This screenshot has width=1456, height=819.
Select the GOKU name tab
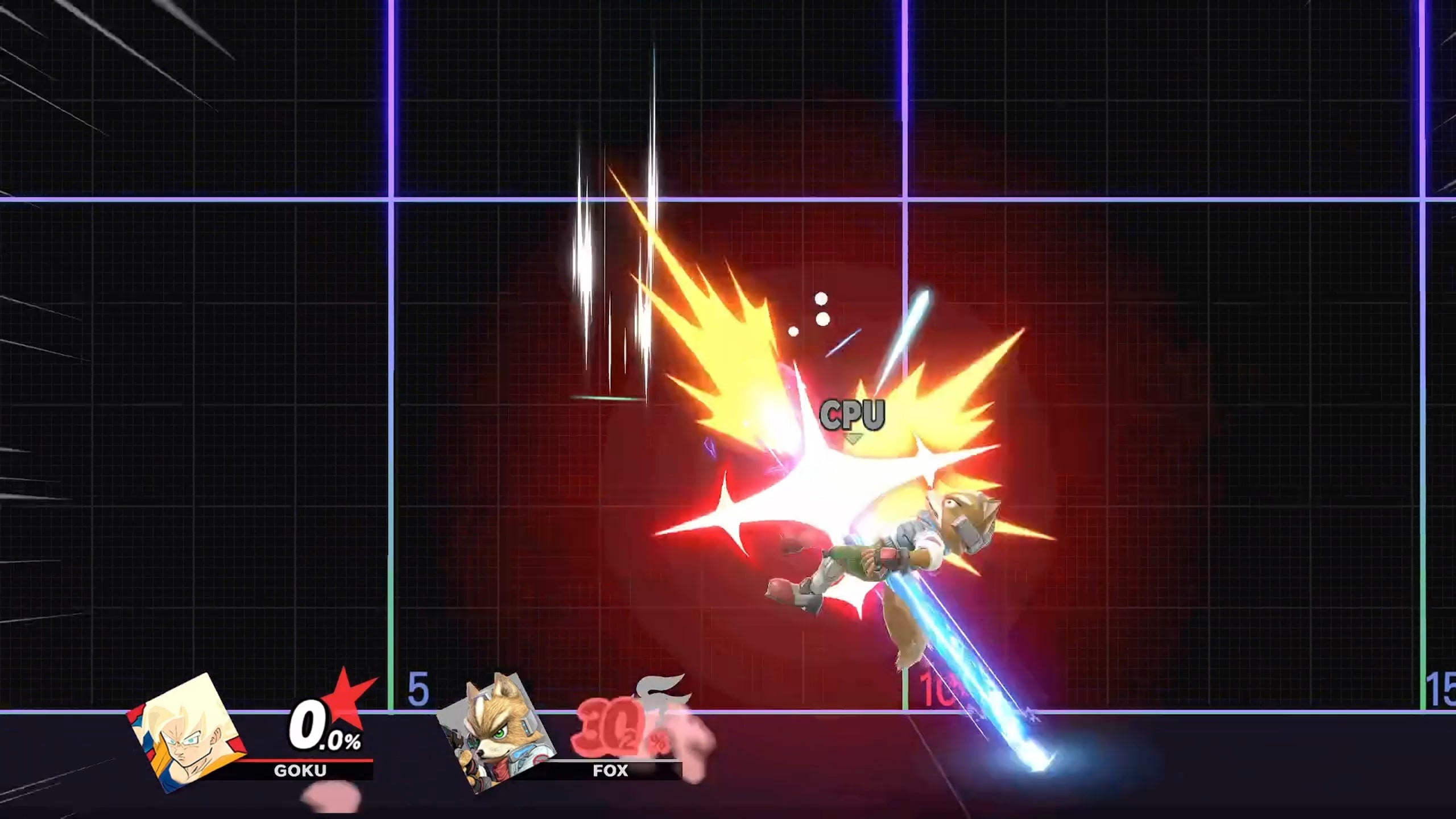301,771
